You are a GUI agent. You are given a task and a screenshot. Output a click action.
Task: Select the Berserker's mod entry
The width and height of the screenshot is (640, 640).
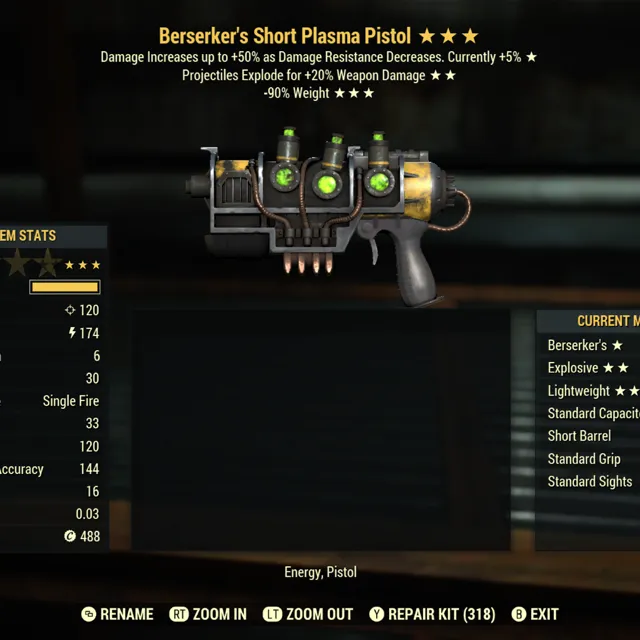click(585, 345)
